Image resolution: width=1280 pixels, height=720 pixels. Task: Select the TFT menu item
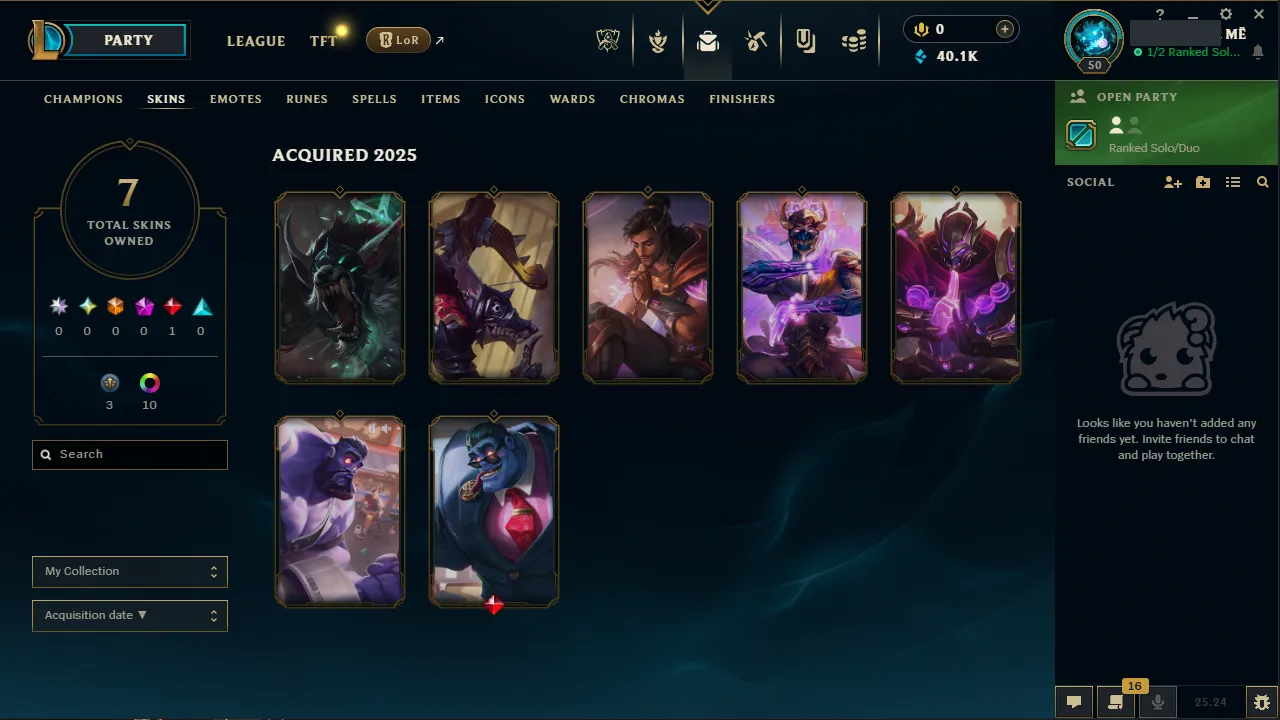(323, 41)
